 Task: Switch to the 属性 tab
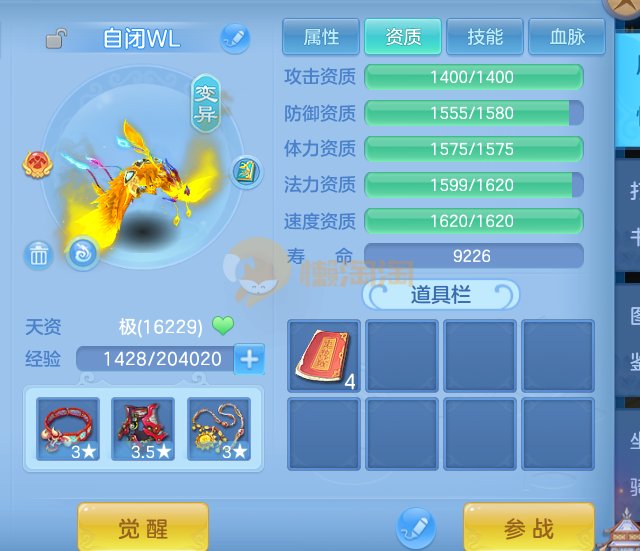(321, 37)
